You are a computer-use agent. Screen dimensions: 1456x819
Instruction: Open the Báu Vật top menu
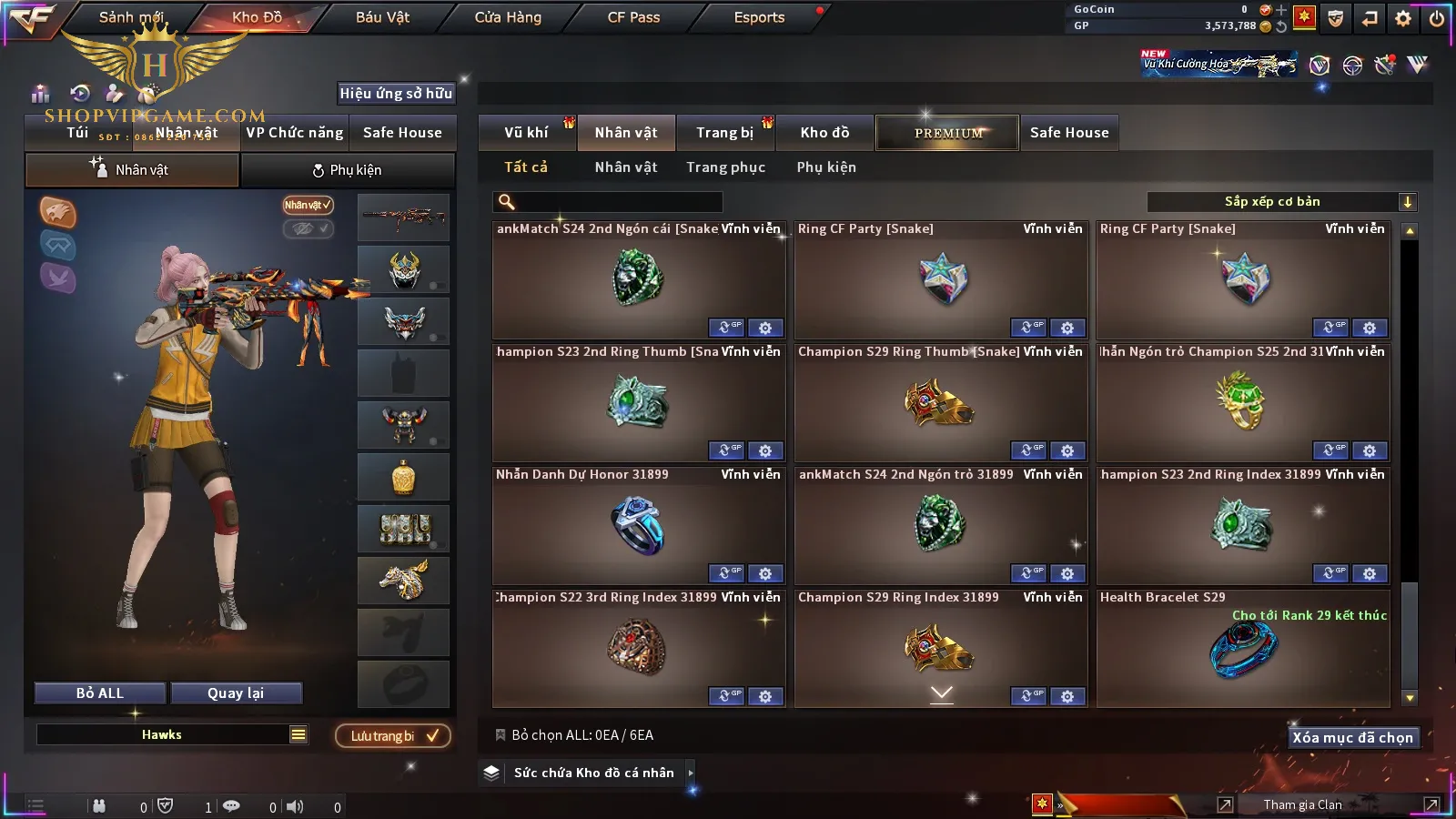382,17
